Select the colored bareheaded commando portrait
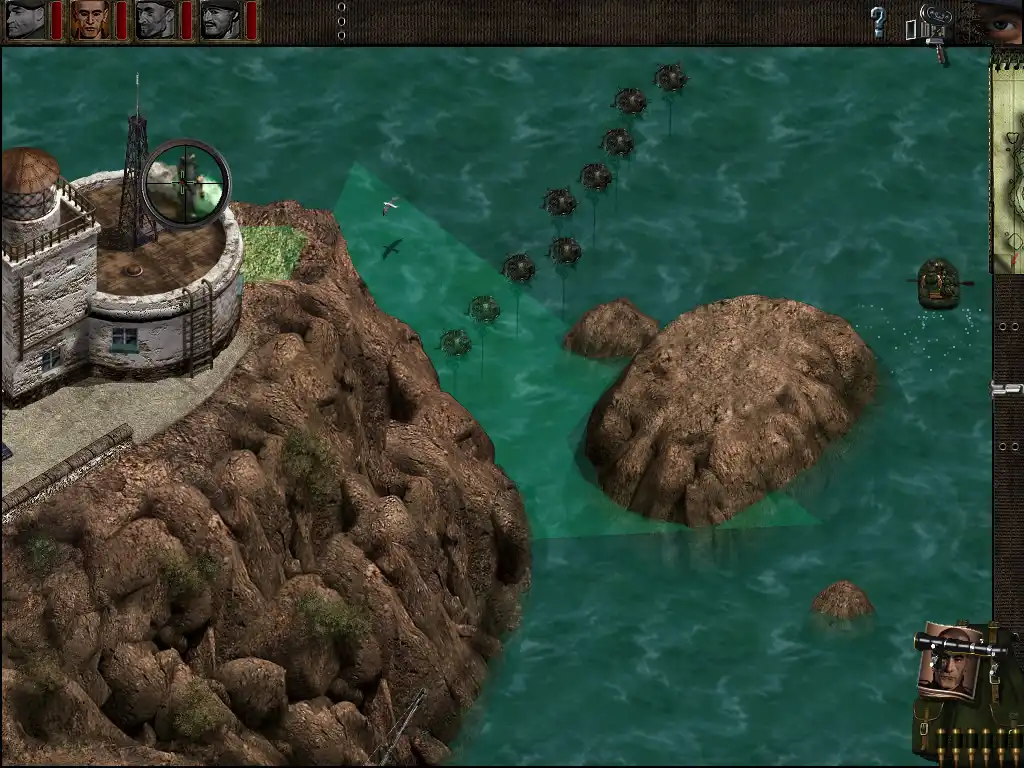Viewport: 1024px width, 768px height. click(x=90, y=20)
